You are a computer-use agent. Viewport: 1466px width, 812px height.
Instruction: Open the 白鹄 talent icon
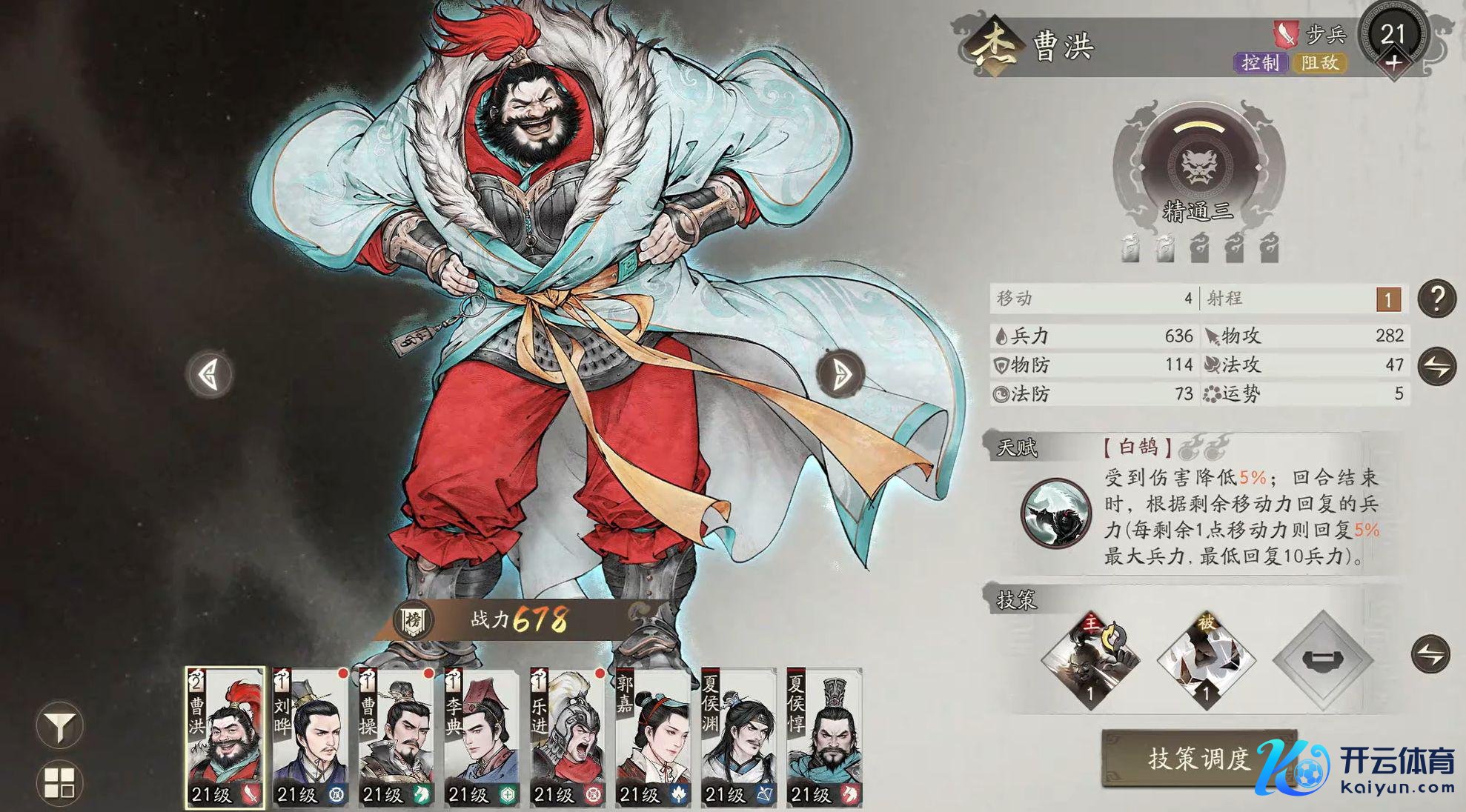point(1055,513)
